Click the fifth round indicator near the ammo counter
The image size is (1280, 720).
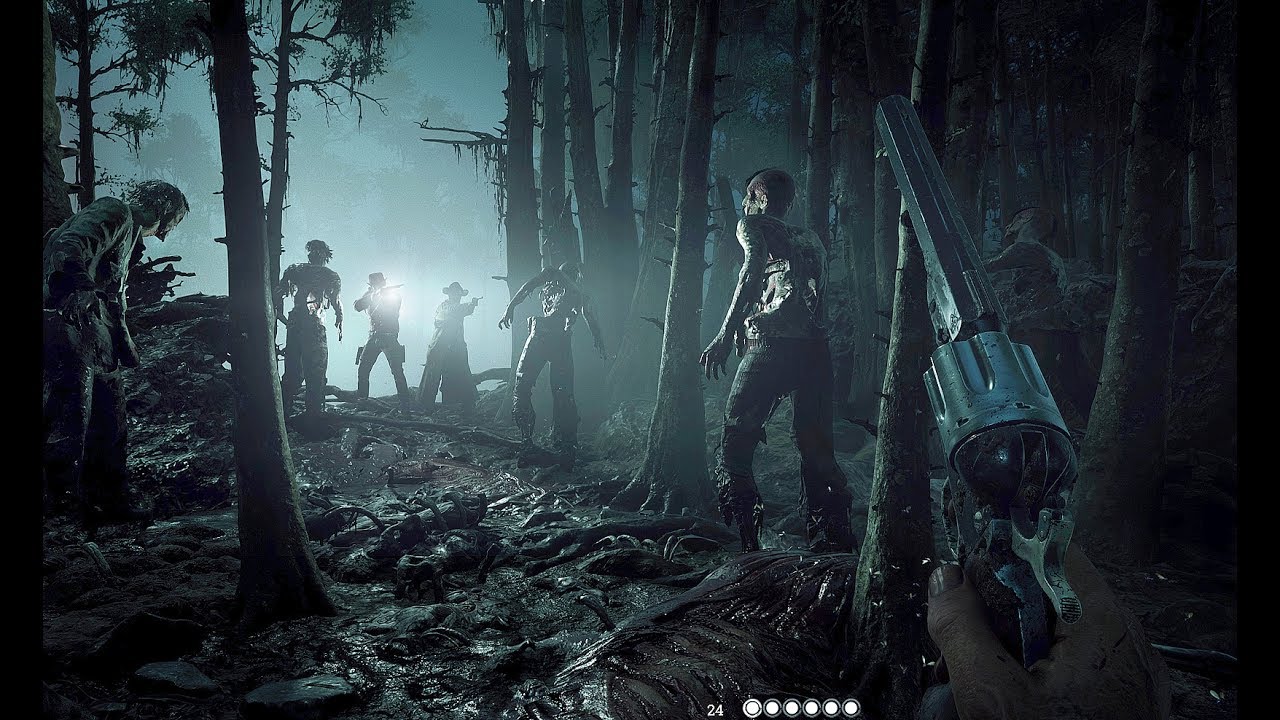click(832, 706)
